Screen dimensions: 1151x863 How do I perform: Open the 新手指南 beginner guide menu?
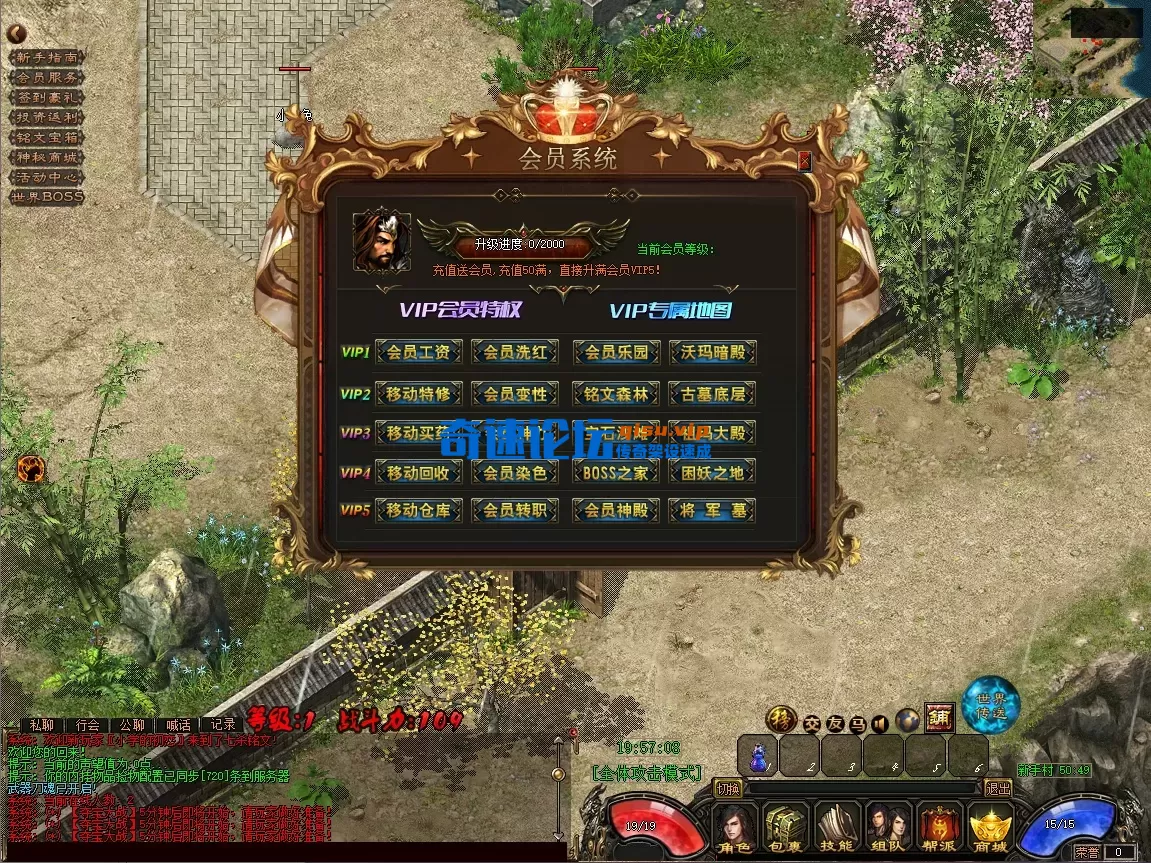point(47,57)
